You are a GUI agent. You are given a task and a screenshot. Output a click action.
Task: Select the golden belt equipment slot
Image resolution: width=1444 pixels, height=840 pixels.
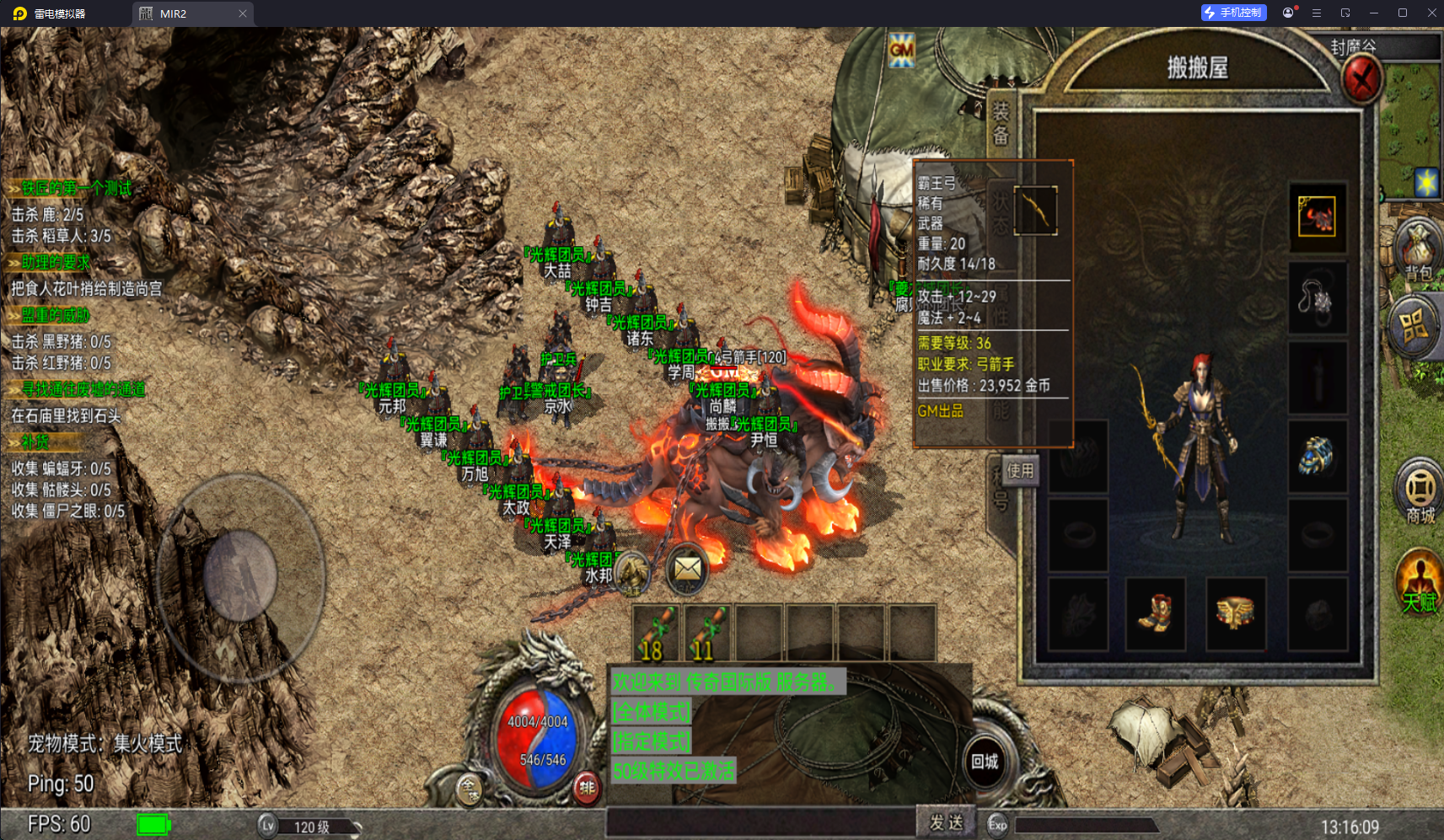1235,613
